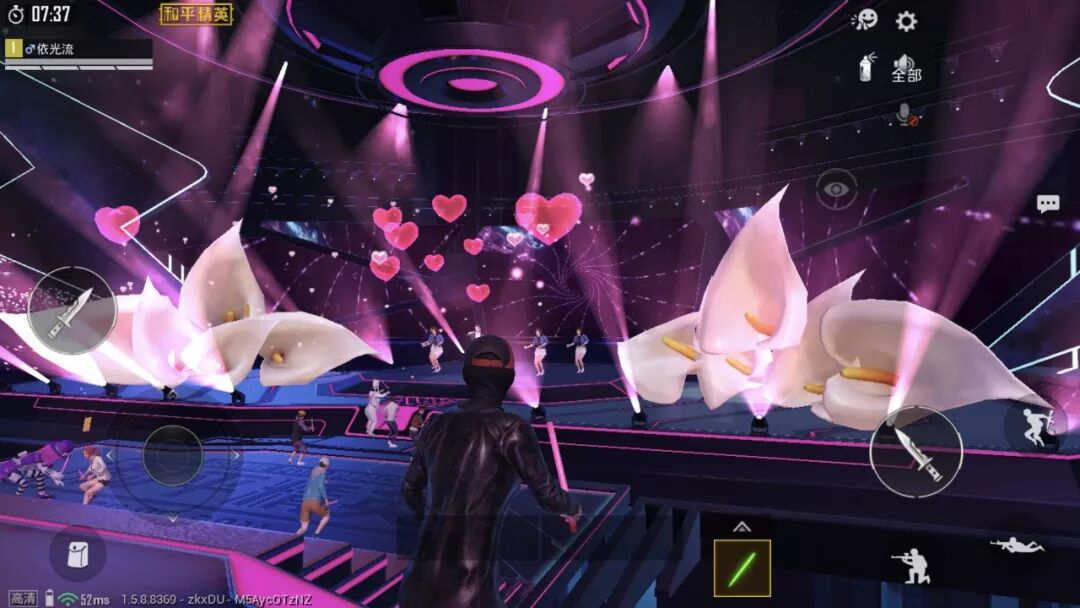Screen dimensions: 1080x608
Task: Use the knife button above the joystick
Action: (71, 312)
